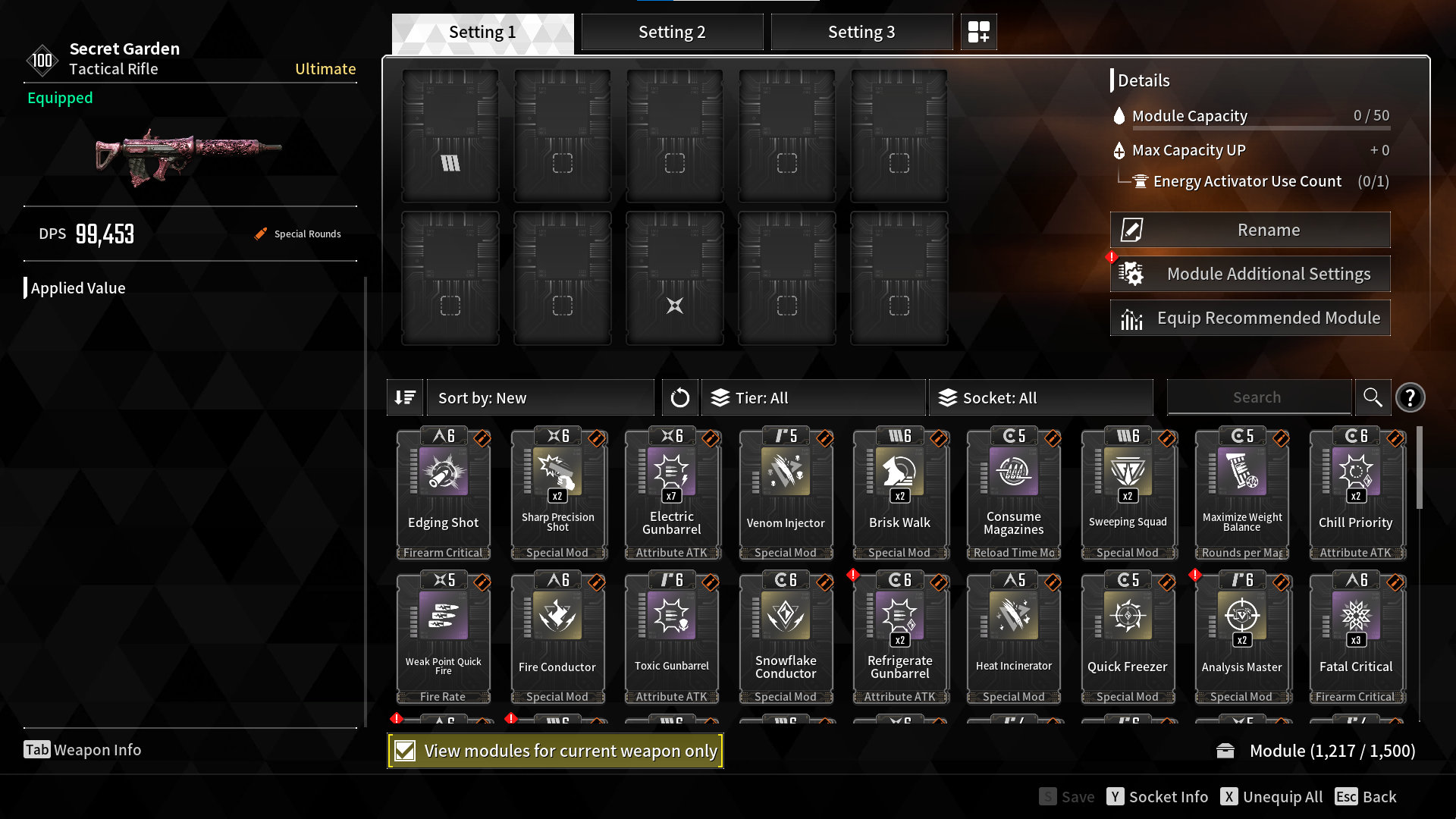
Task: Open the help question mark icon
Action: 1410,397
